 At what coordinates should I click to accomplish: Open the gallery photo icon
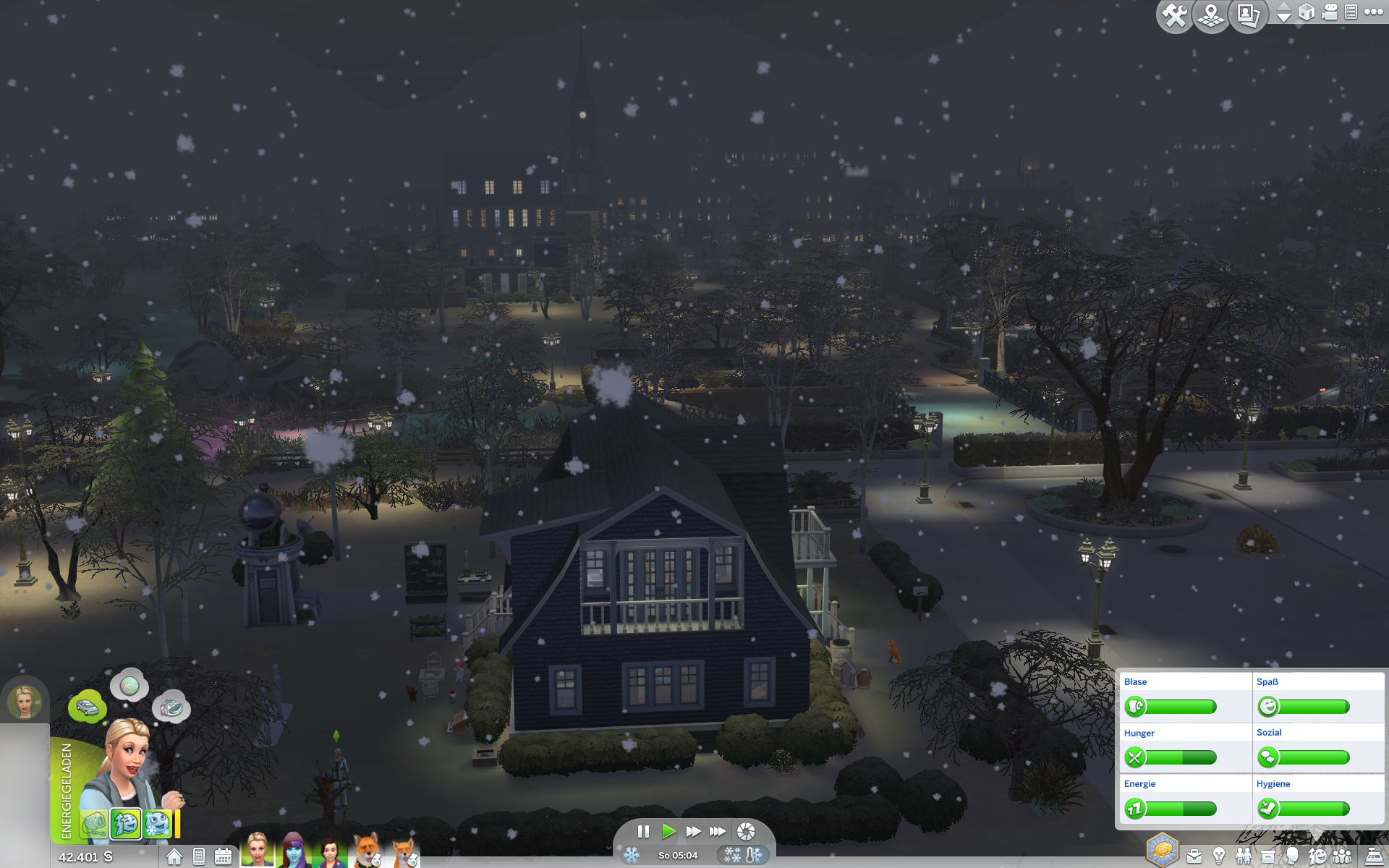click(x=1248, y=15)
